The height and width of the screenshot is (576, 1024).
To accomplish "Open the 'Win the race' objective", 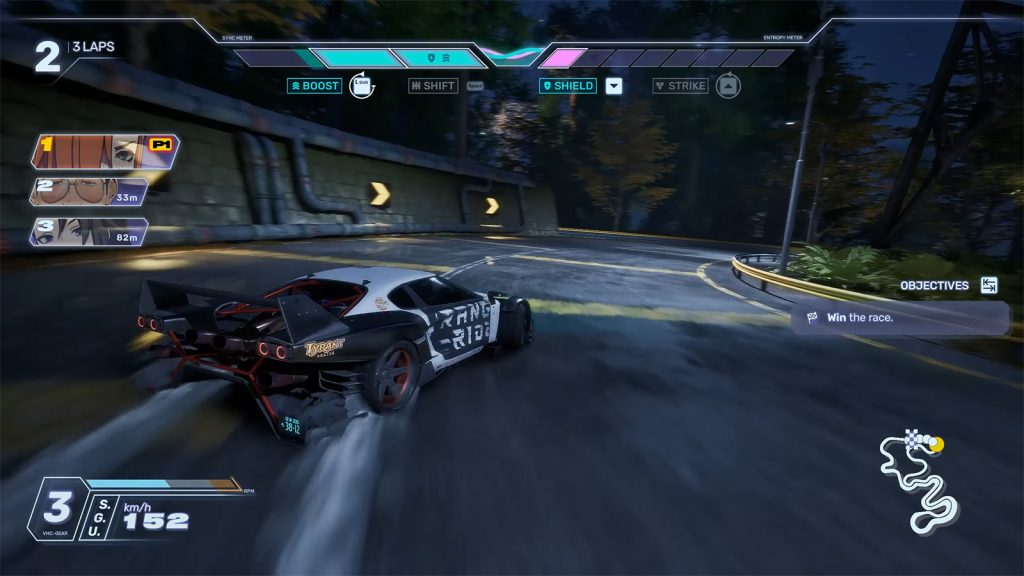I will (898, 318).
